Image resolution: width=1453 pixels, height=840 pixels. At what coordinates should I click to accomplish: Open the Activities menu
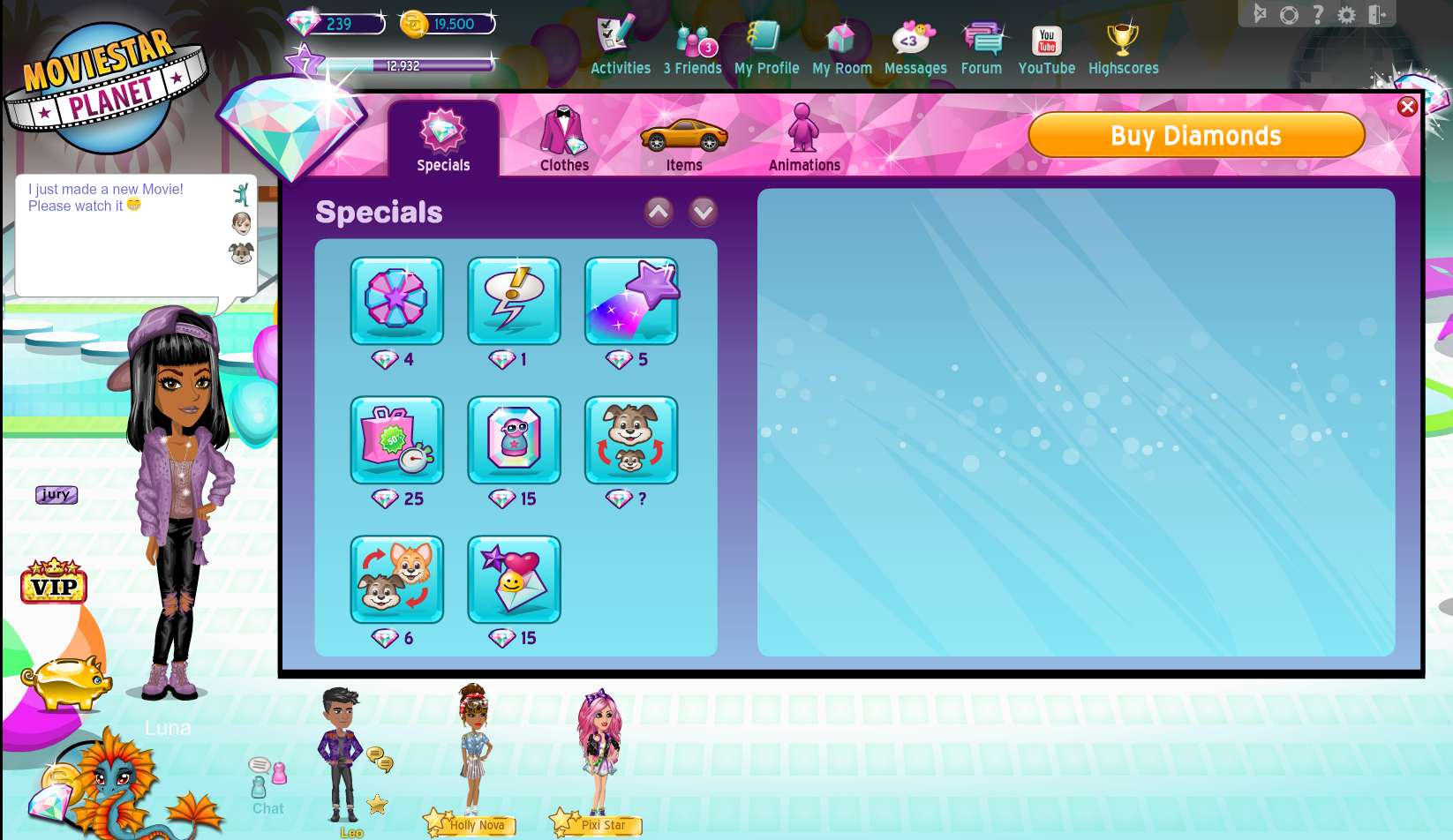(620, 49)
